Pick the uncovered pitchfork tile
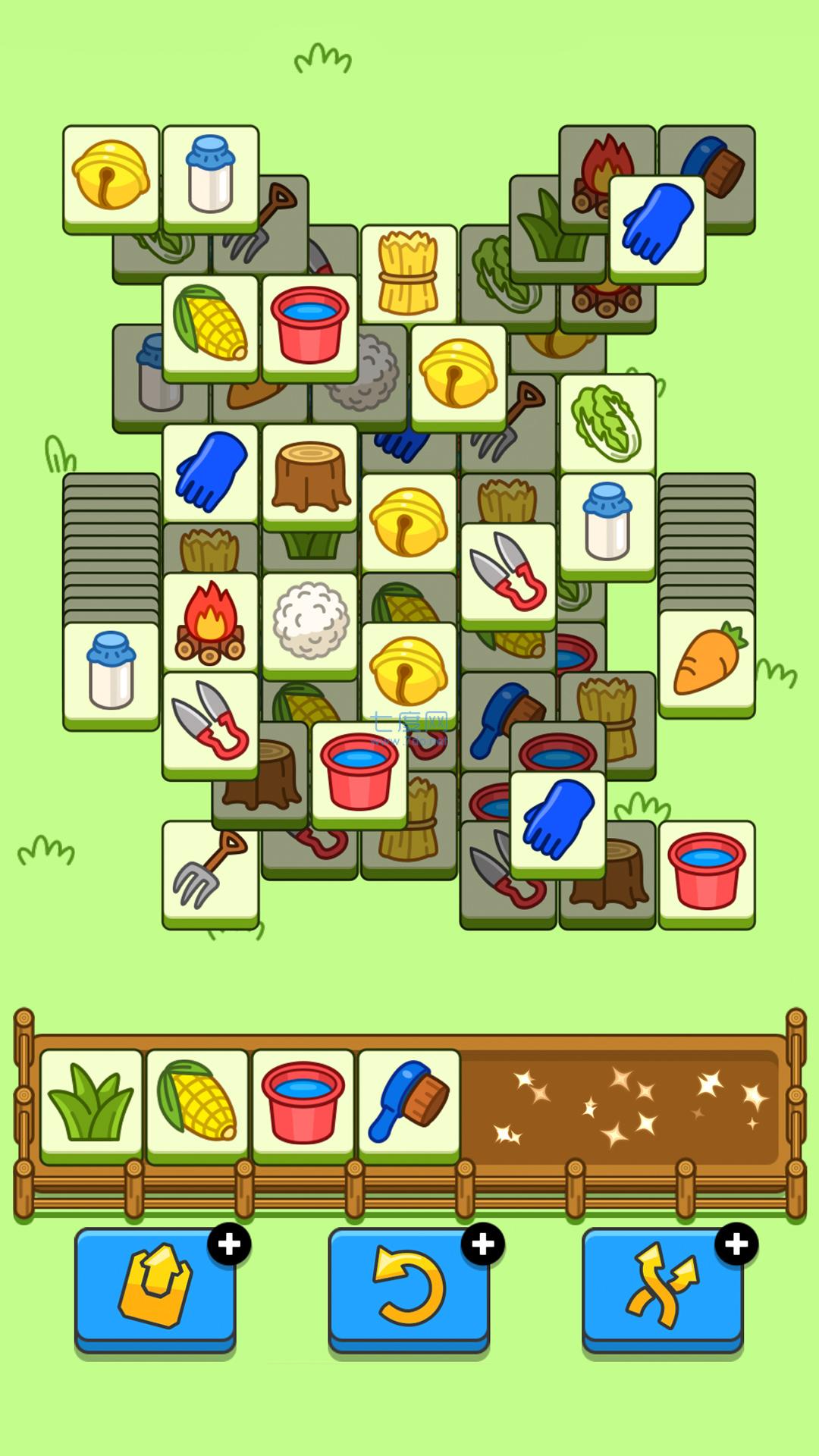Image resolution: width=819 pixels, height=1456 pixels. [210, 872]
